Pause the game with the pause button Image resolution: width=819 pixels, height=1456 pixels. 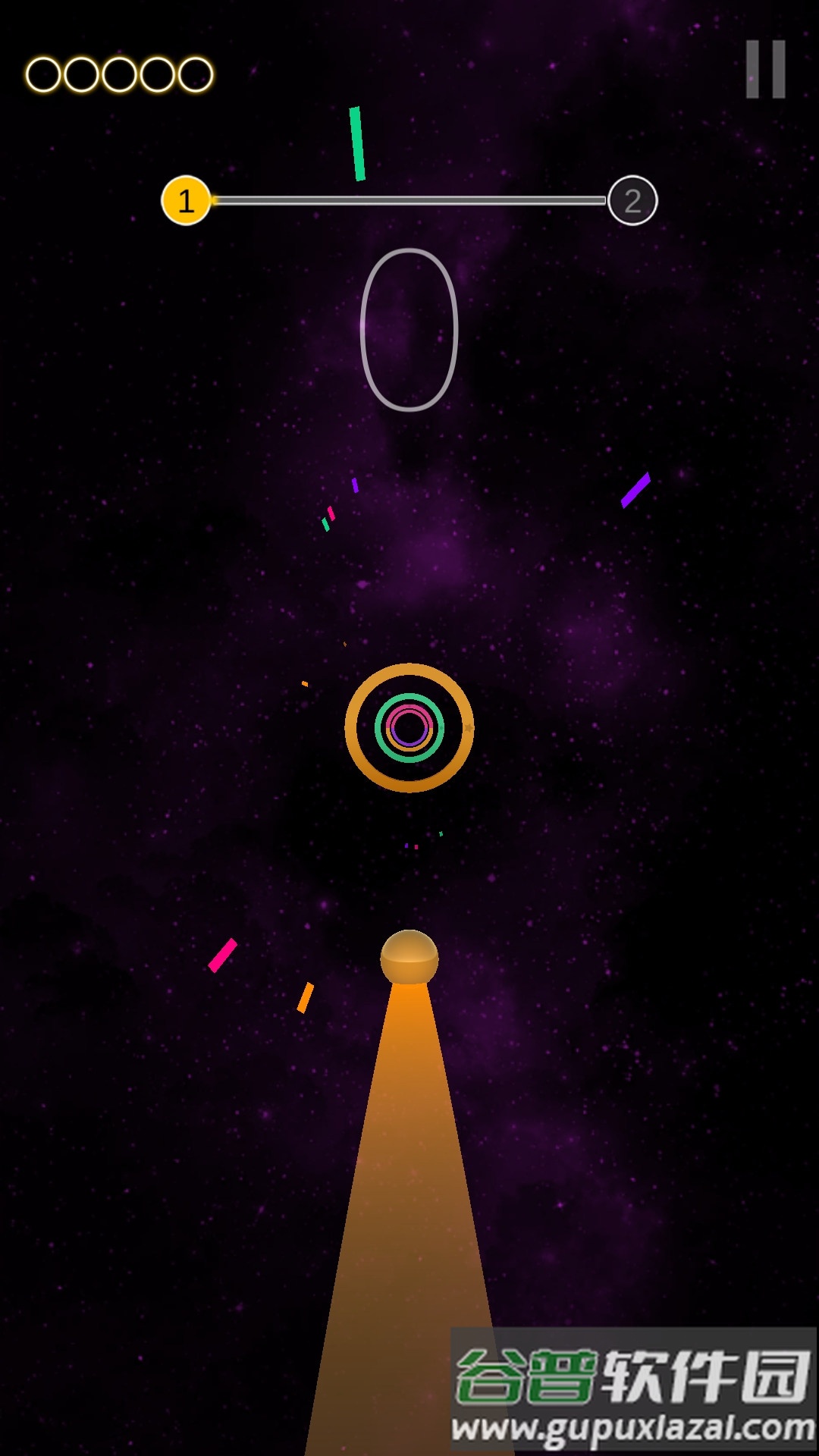(x=765, y=70)
